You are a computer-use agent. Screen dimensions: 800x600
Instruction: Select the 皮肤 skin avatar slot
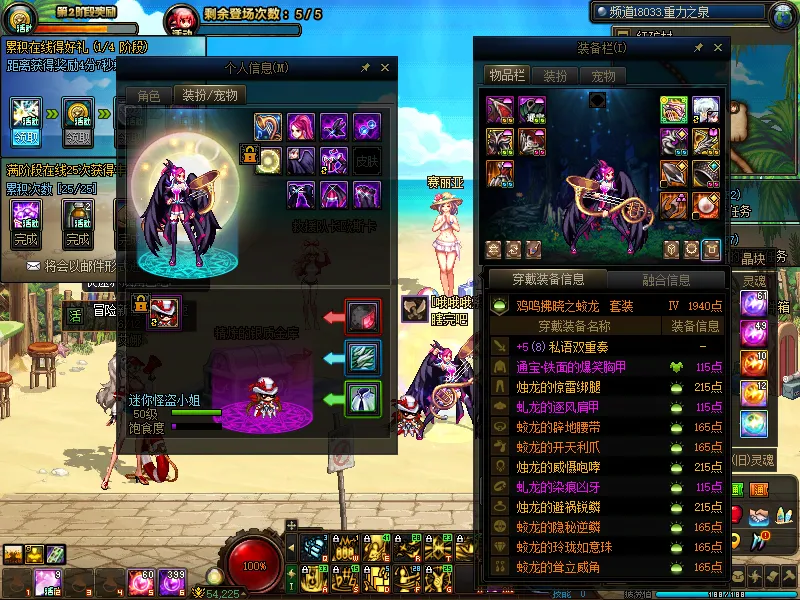[367, 159]
